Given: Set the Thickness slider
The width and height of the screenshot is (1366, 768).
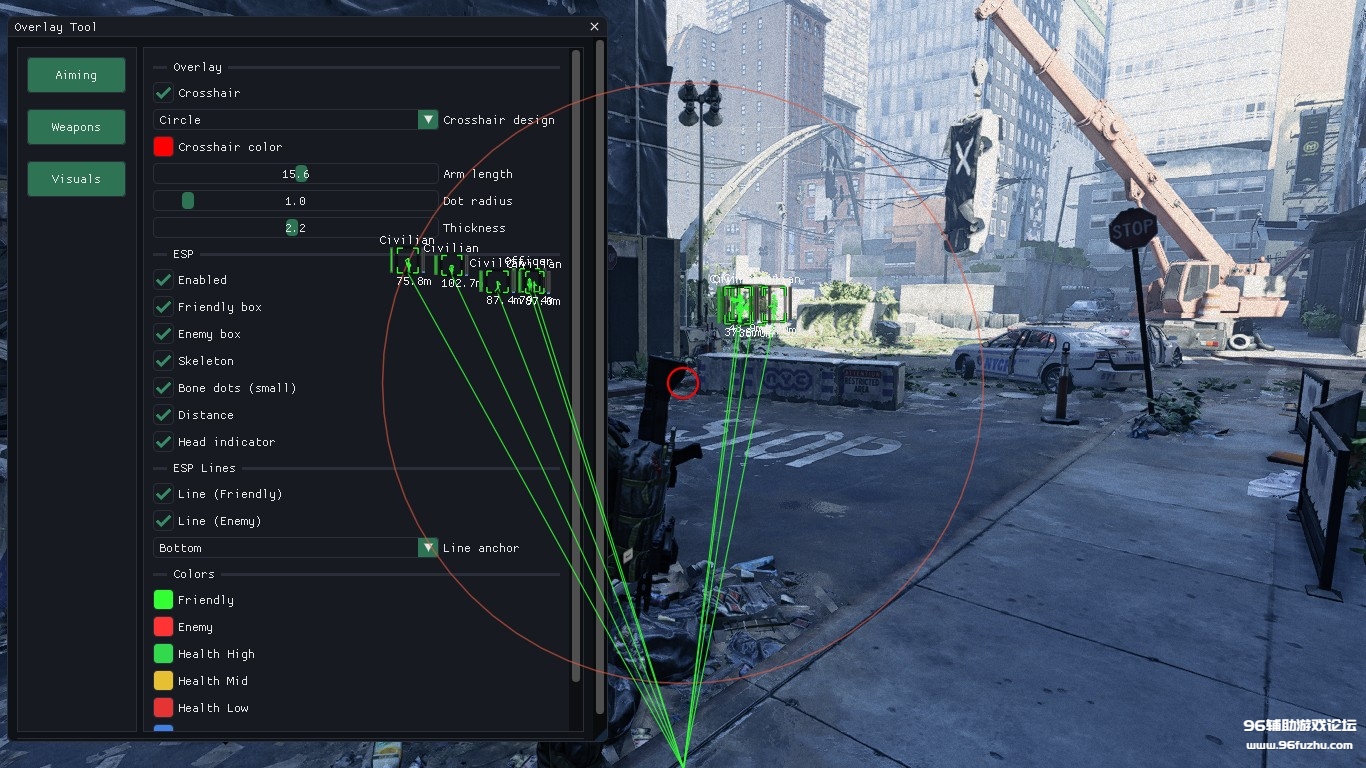Looking at the screenshot, I should 296,228.
